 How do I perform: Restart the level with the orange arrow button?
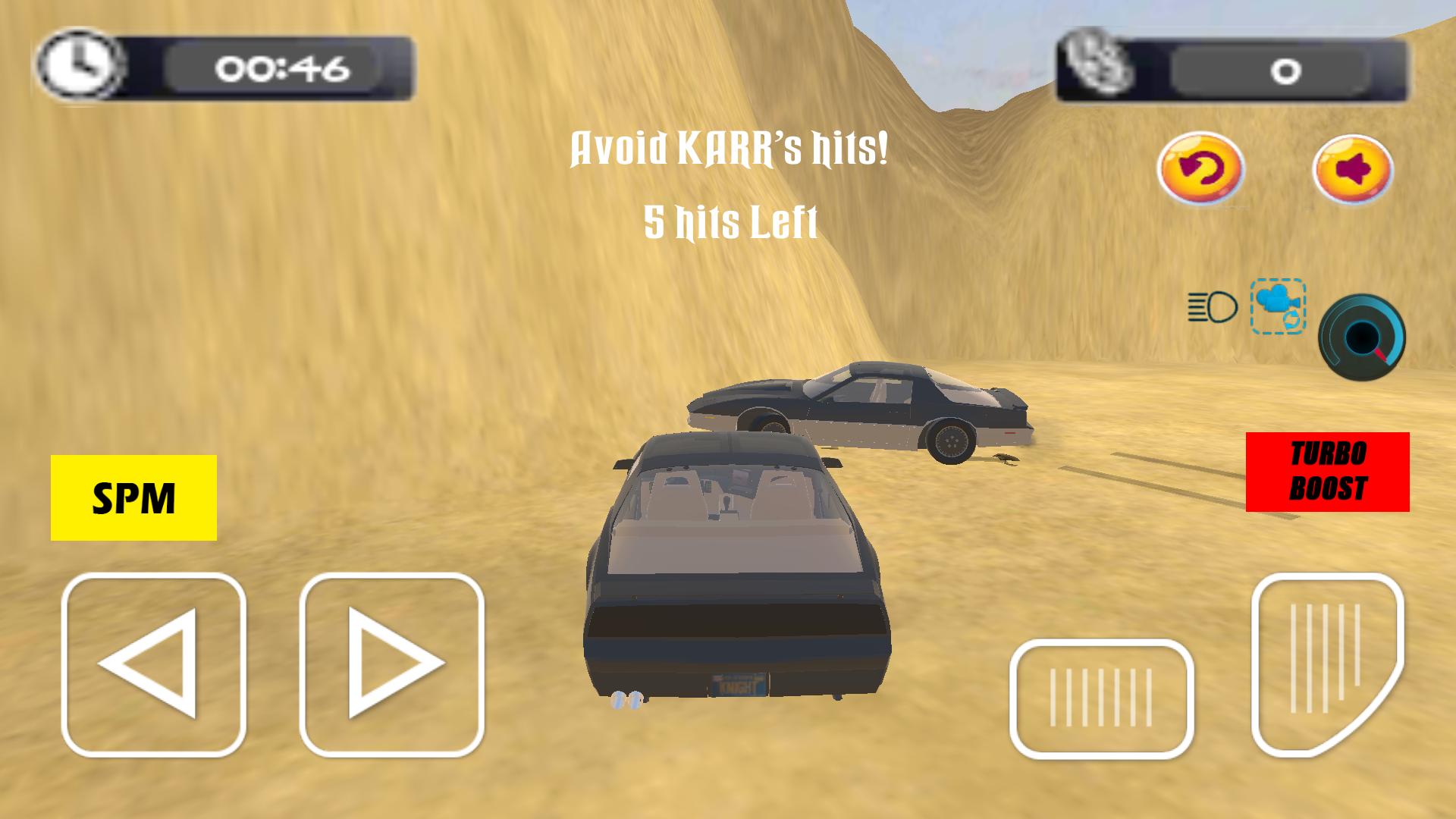click(1200, 169)
